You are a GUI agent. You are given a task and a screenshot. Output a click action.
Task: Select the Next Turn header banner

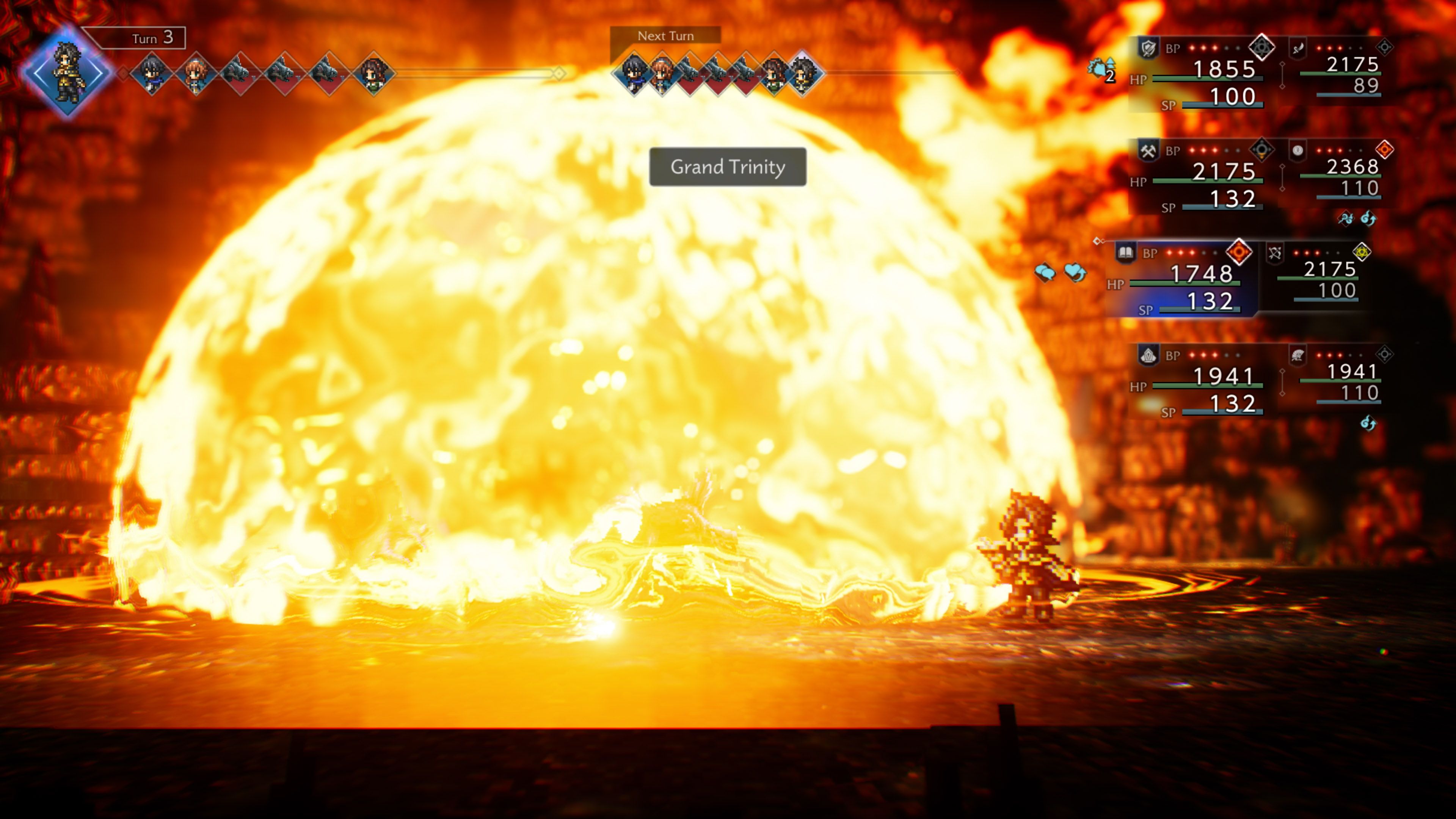665,36
